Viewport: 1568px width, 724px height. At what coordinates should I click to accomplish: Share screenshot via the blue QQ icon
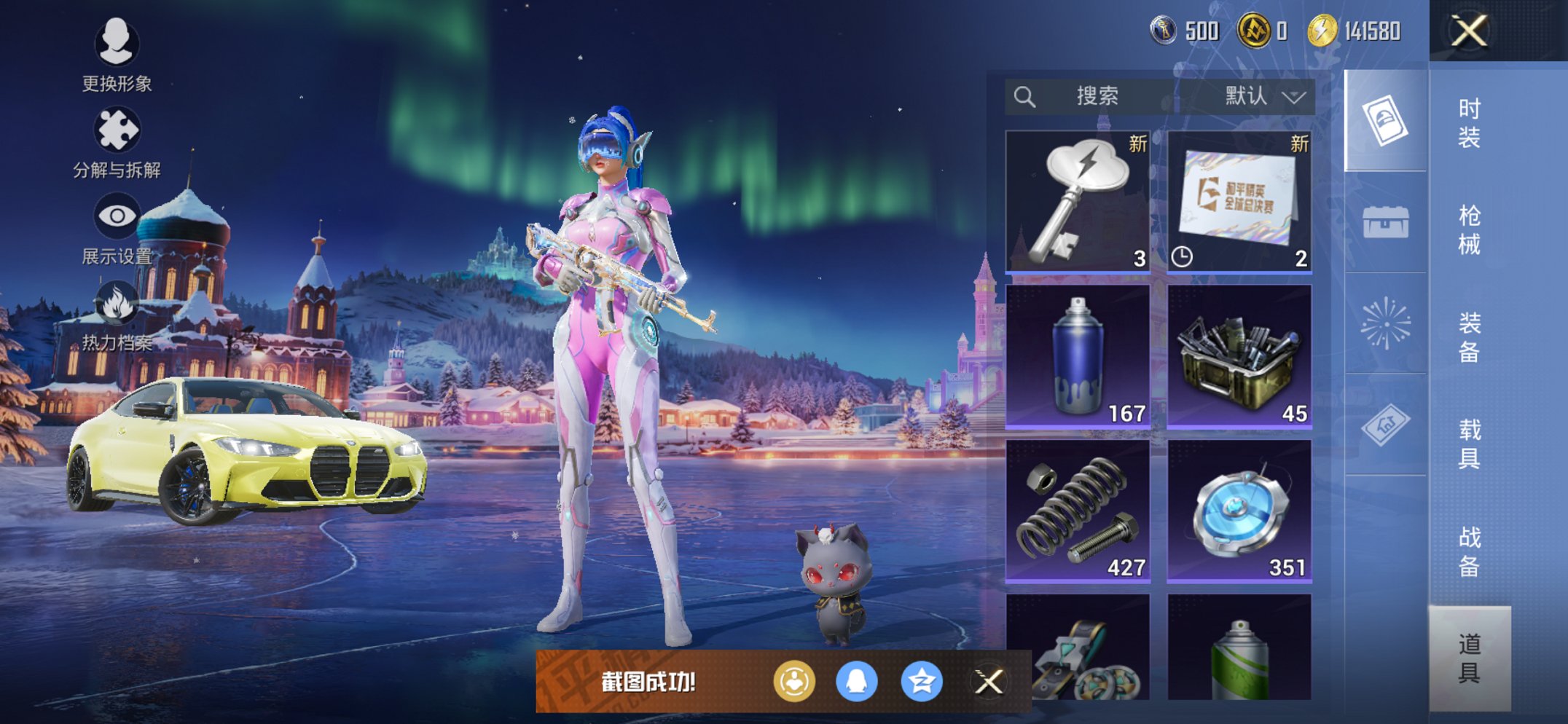(x=857, y=682)
